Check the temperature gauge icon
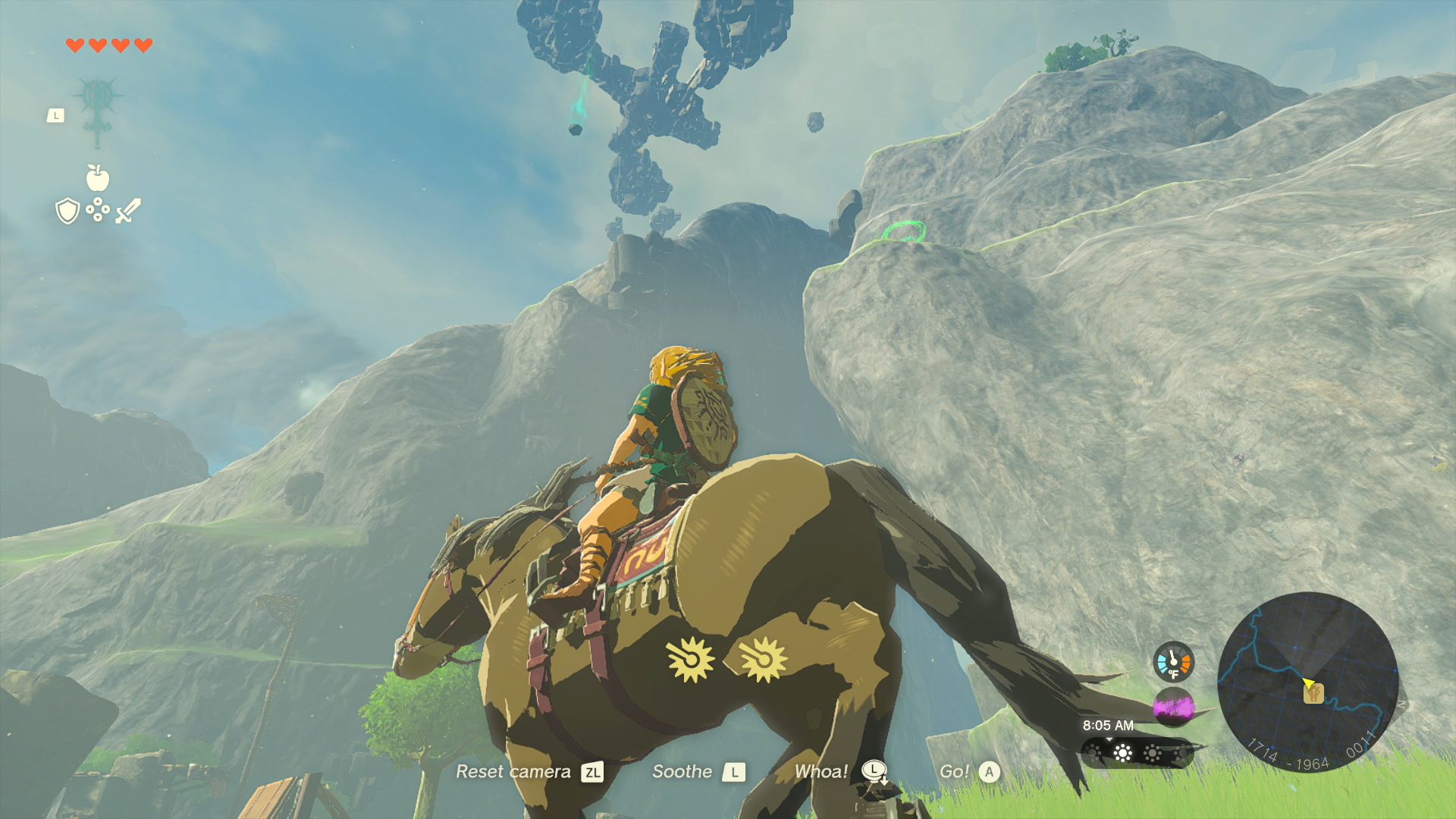1456x819 pixels. [x=1173, y=662]
